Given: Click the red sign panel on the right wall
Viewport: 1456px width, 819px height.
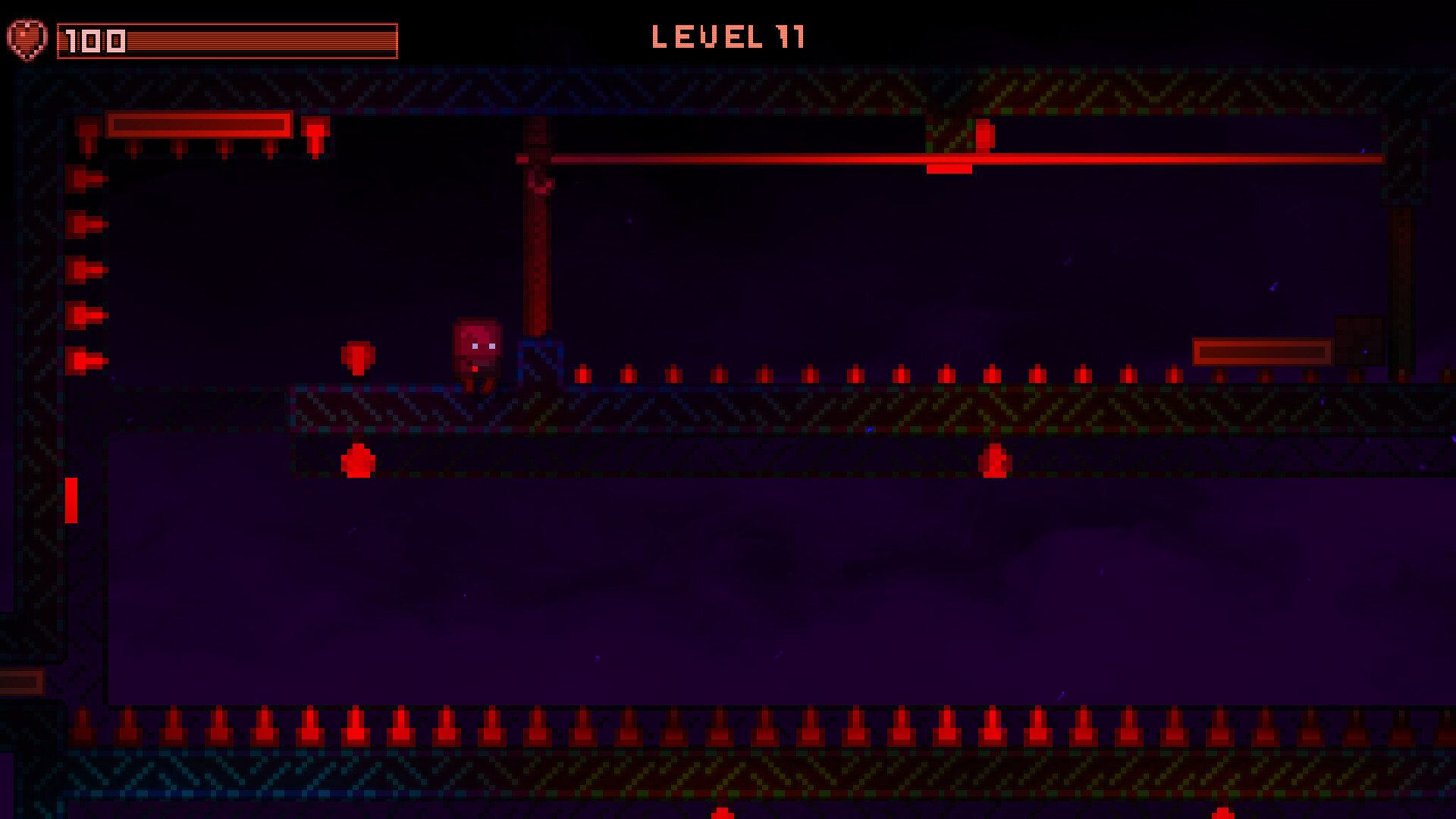Looking at the screenshot, I should pos(1263,351).
